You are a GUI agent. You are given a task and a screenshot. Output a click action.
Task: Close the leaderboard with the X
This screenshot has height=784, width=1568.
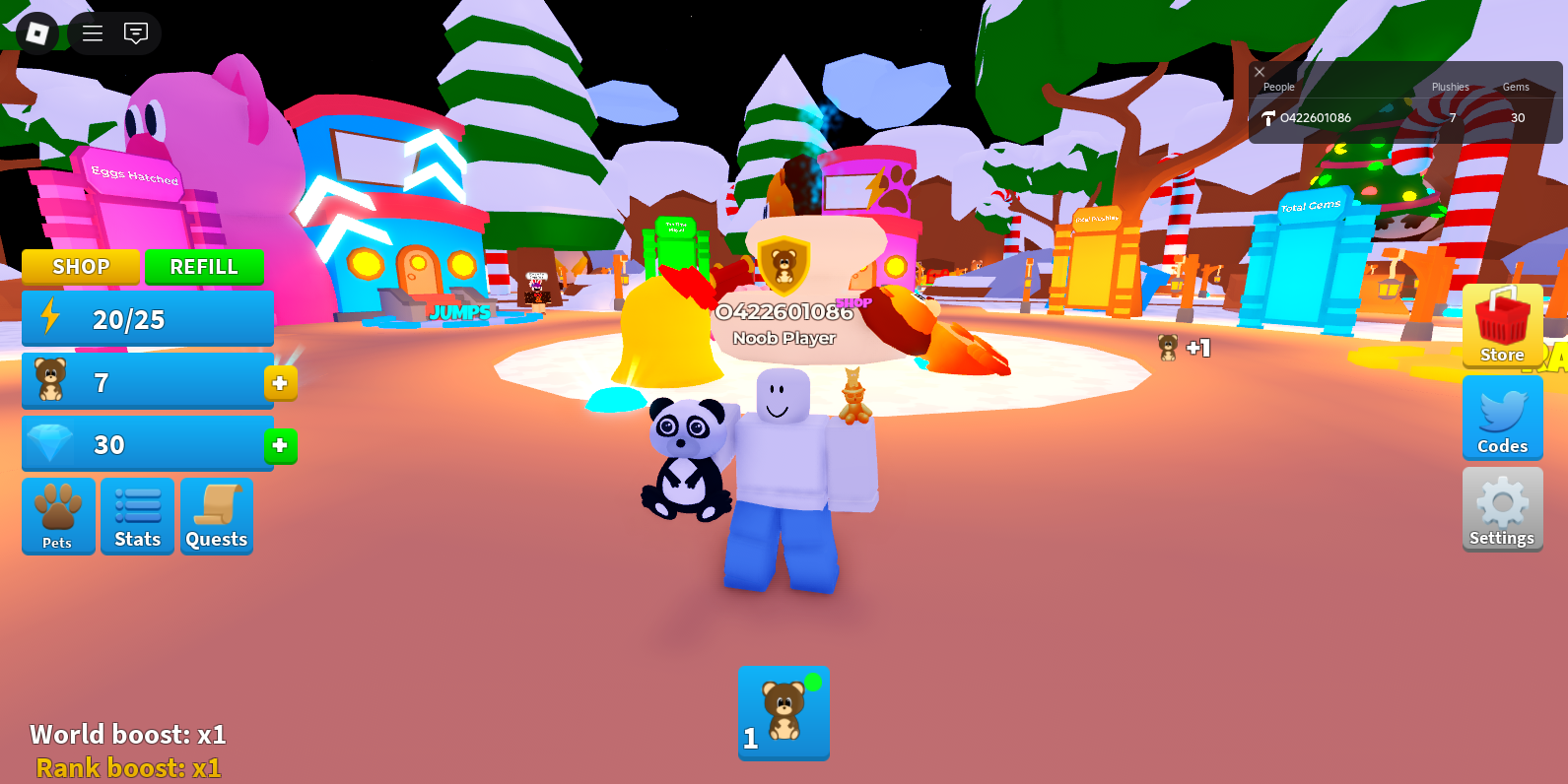1259,72
